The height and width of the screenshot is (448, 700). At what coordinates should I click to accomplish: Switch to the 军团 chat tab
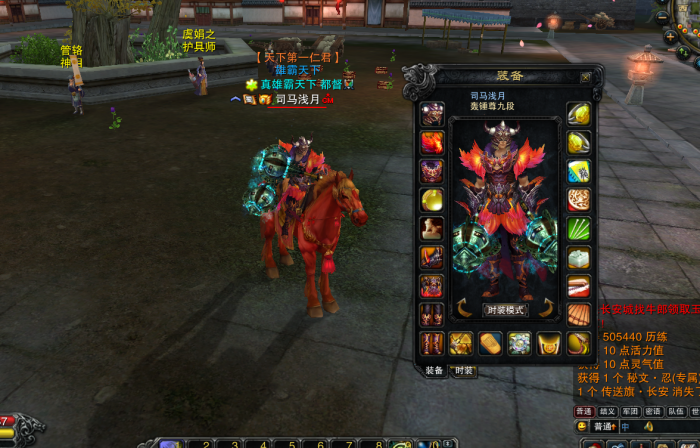[630, 411]
